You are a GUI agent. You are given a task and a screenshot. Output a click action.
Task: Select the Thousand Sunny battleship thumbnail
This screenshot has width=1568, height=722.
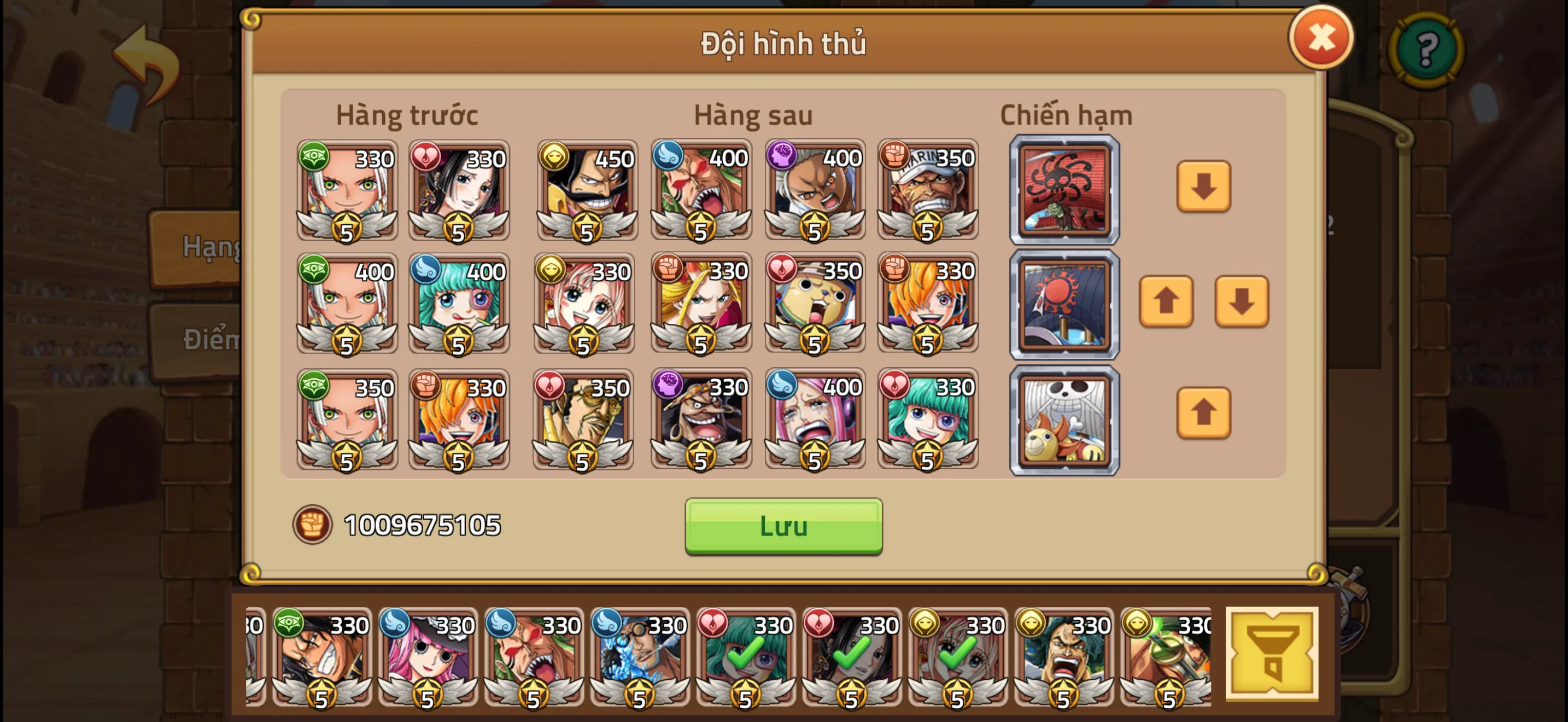[1064, 420]
